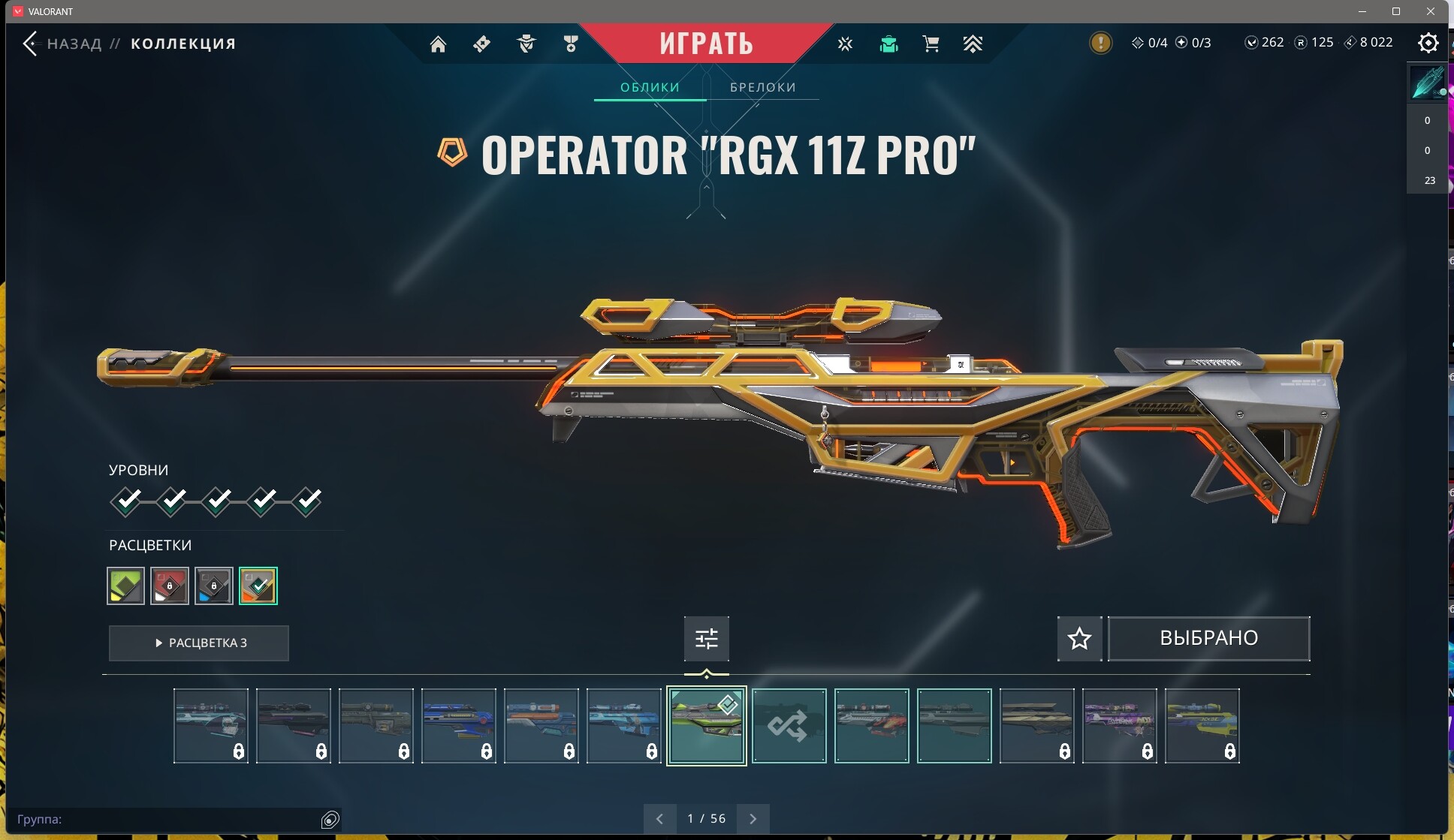Open the skin filter sliders button

(x=706, y=639)
